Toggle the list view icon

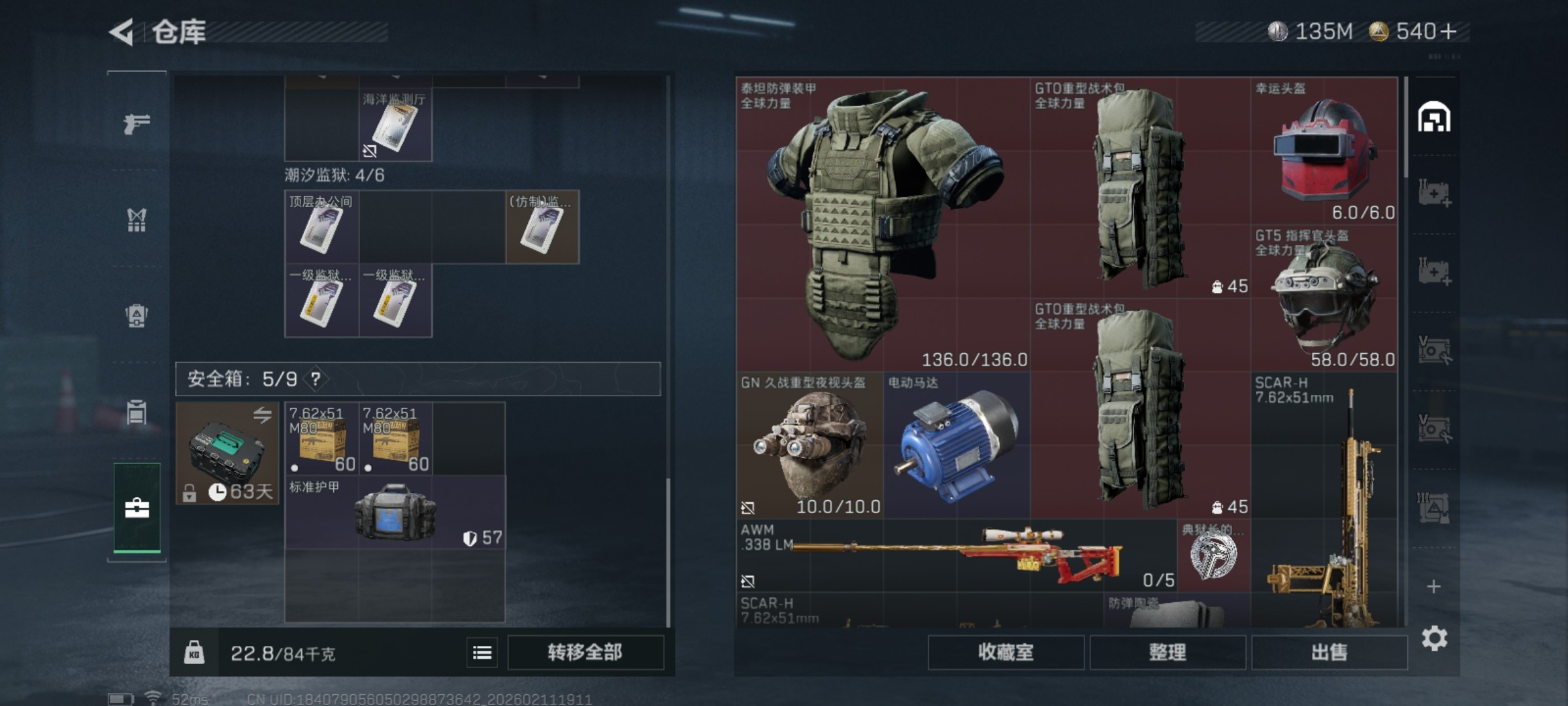click(482, 652)
